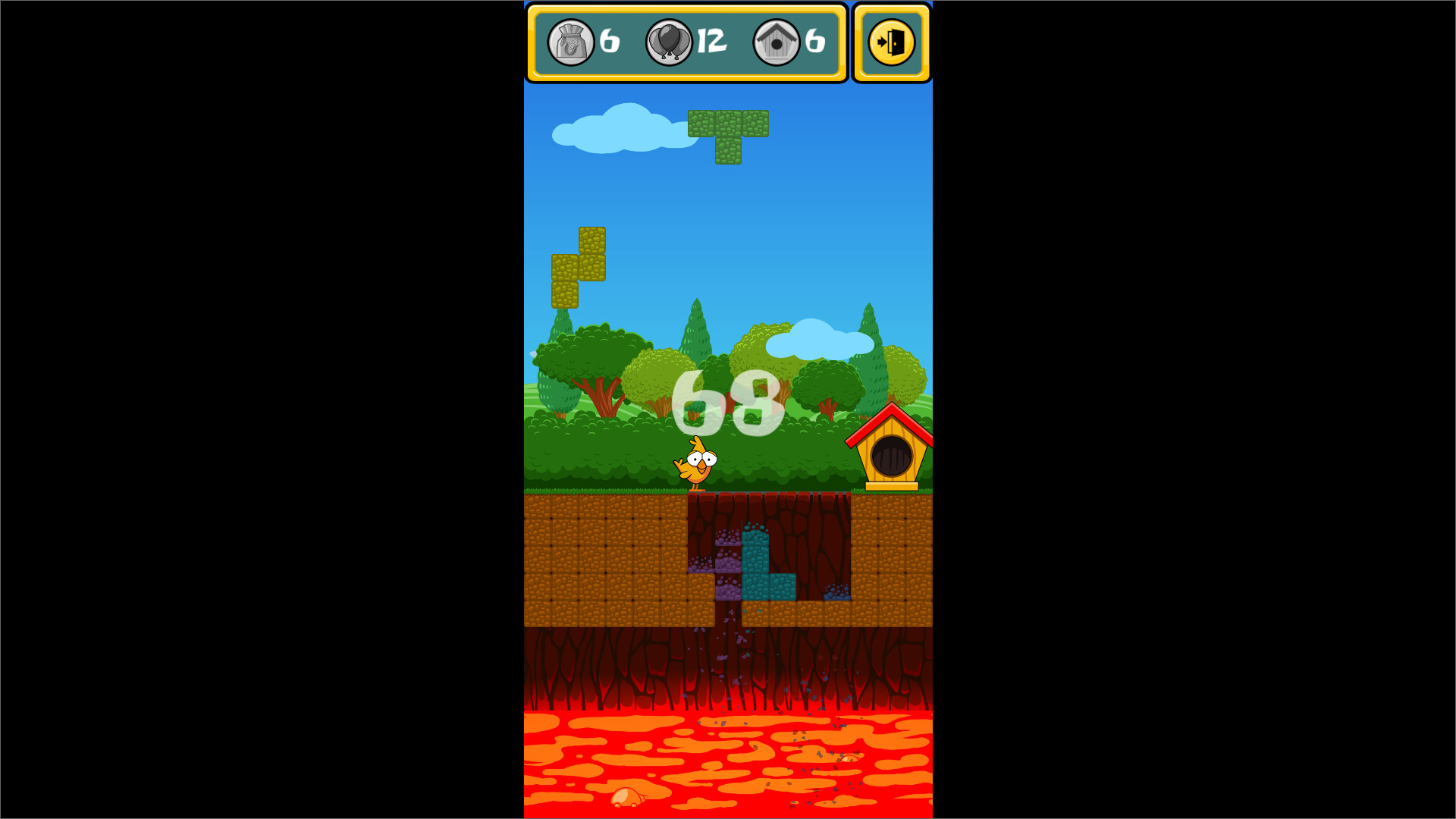Click the cloud near the tall pine tree
Image resolution: width=1456 pixels, height=819 pixels.
[x=817, y=341]
